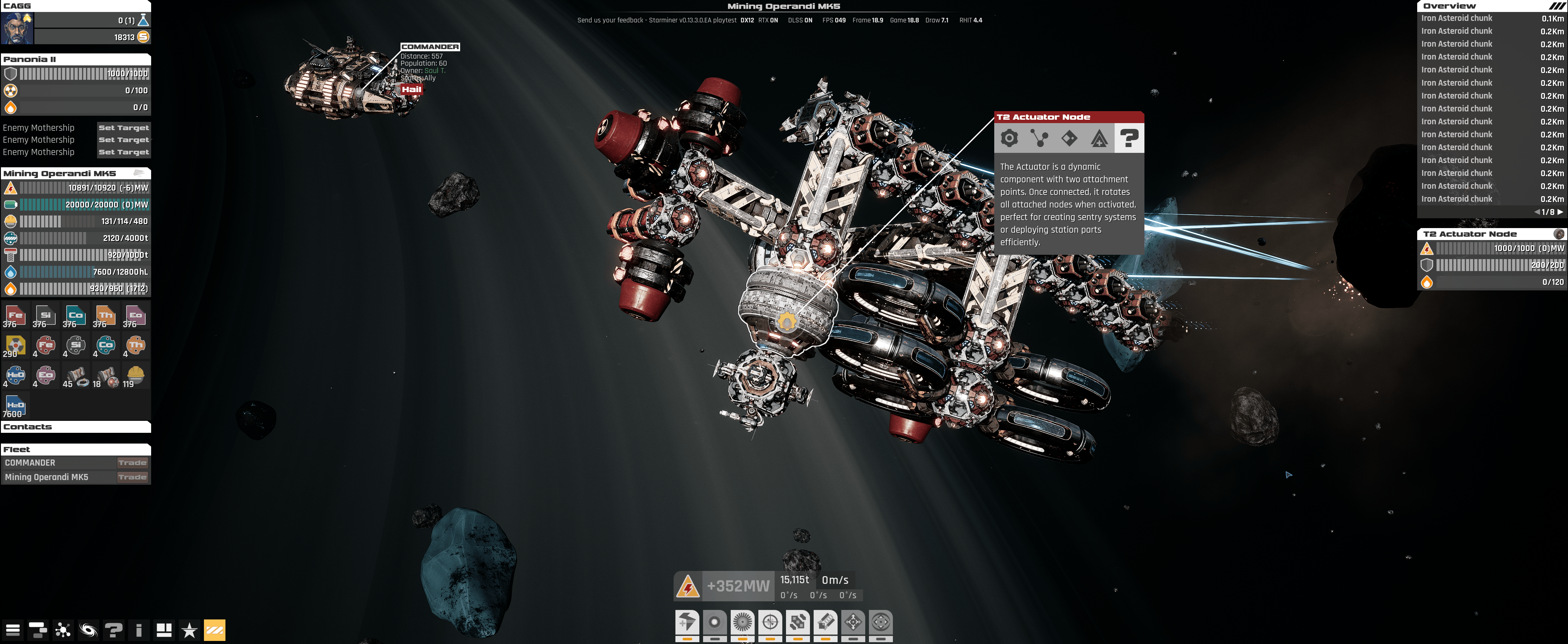Go to the next Overview page
This screenshot has width=1568, height=644.
pyautogui.click(x=1560, y=212)
